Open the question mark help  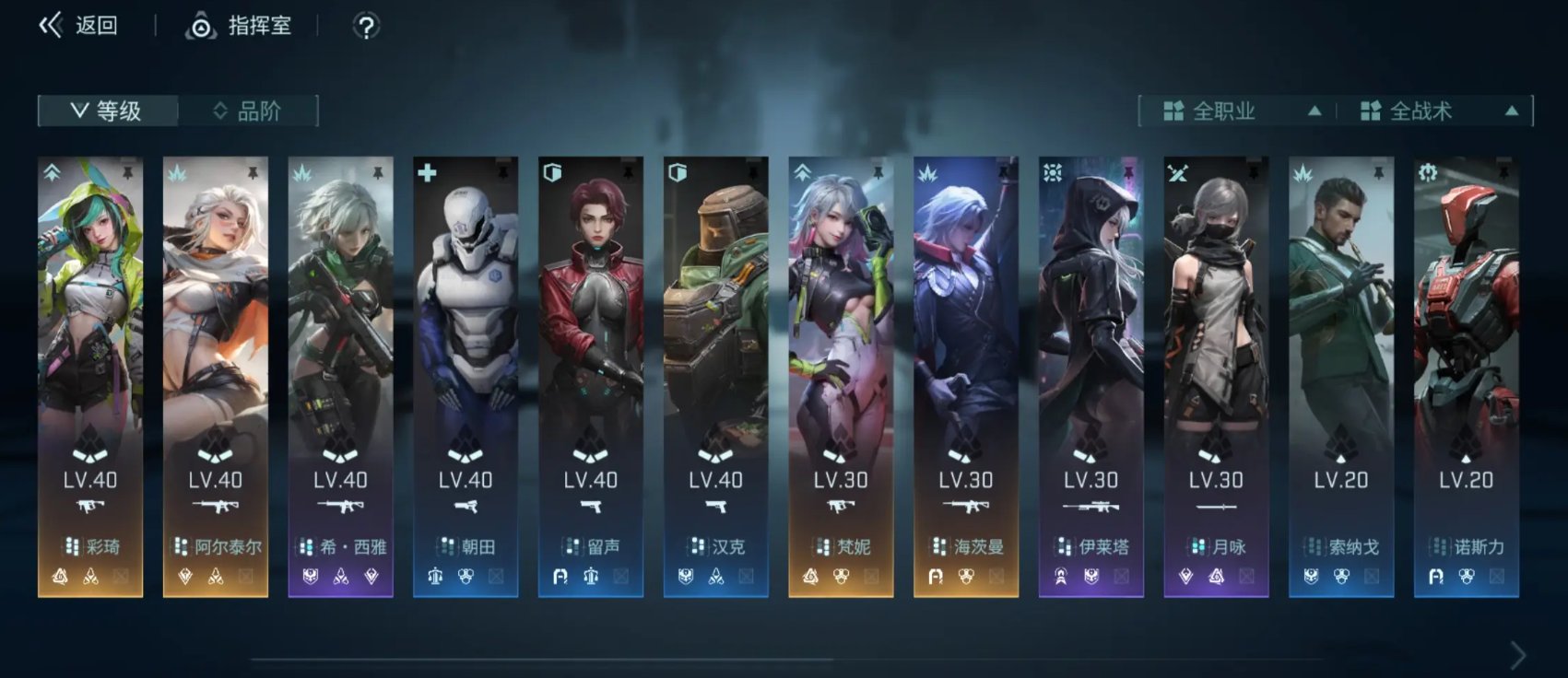click(x=366, y=27)
